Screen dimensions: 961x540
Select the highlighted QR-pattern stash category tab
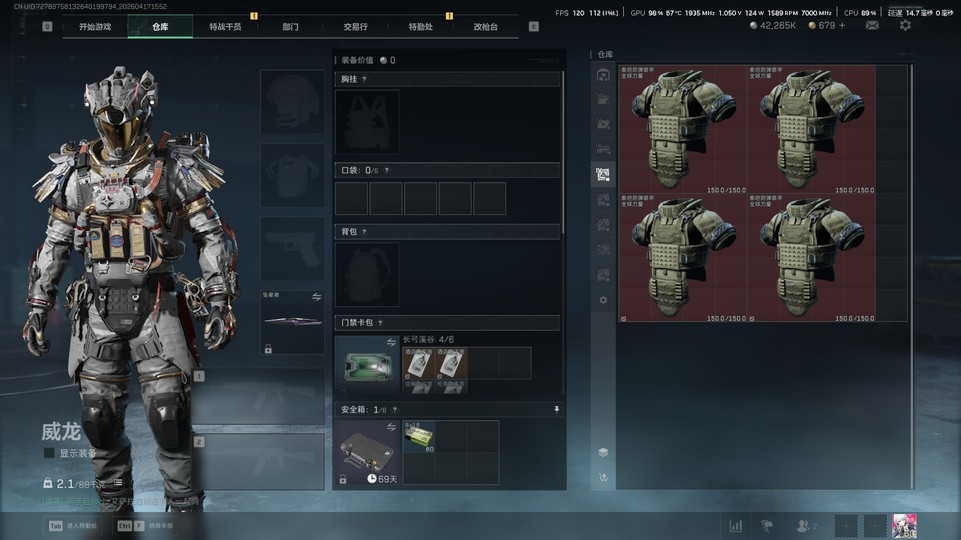click(603, 175)
